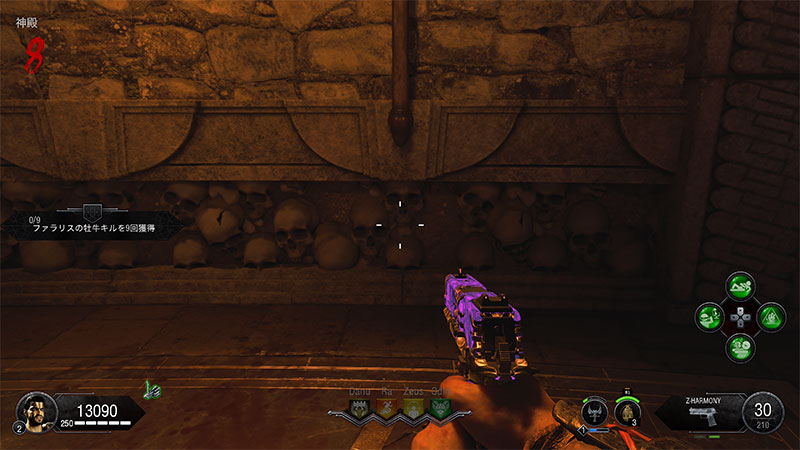Click the player character portrait
The height and width of the screenshot is (450, 800).
click(x=35, y=409)
